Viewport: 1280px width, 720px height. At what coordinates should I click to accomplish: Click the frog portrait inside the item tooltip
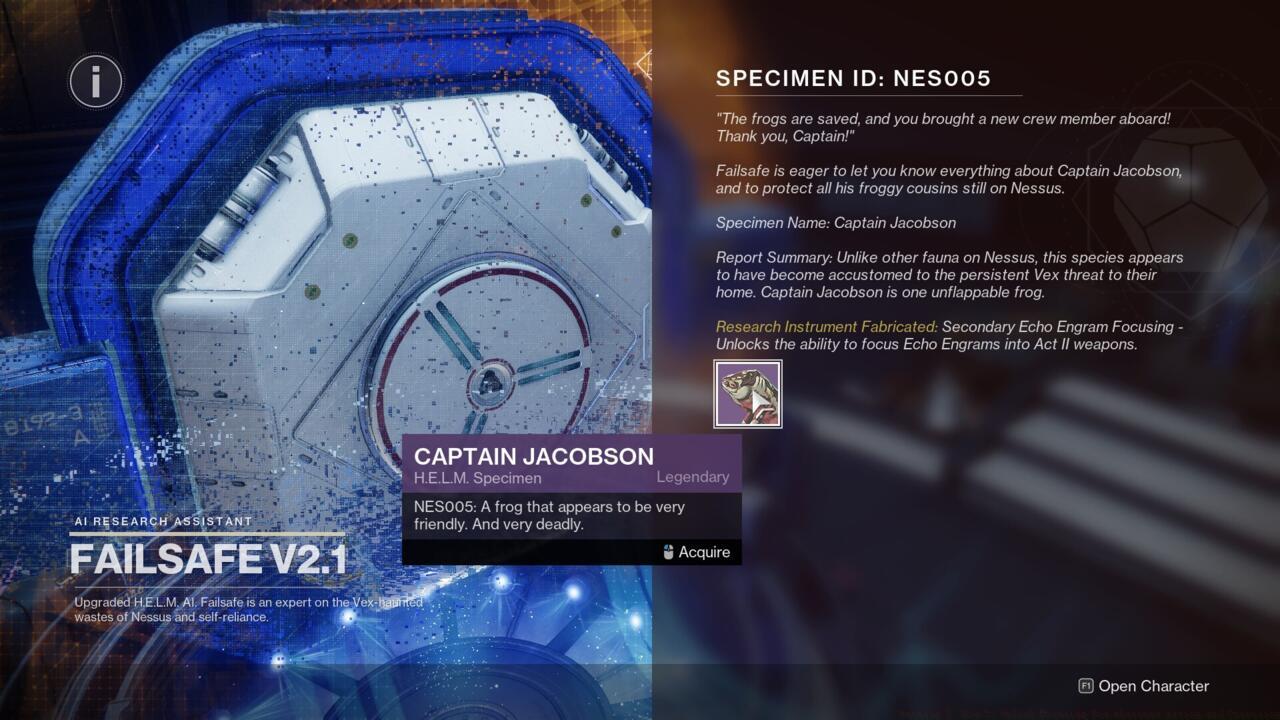click(748, 393)
